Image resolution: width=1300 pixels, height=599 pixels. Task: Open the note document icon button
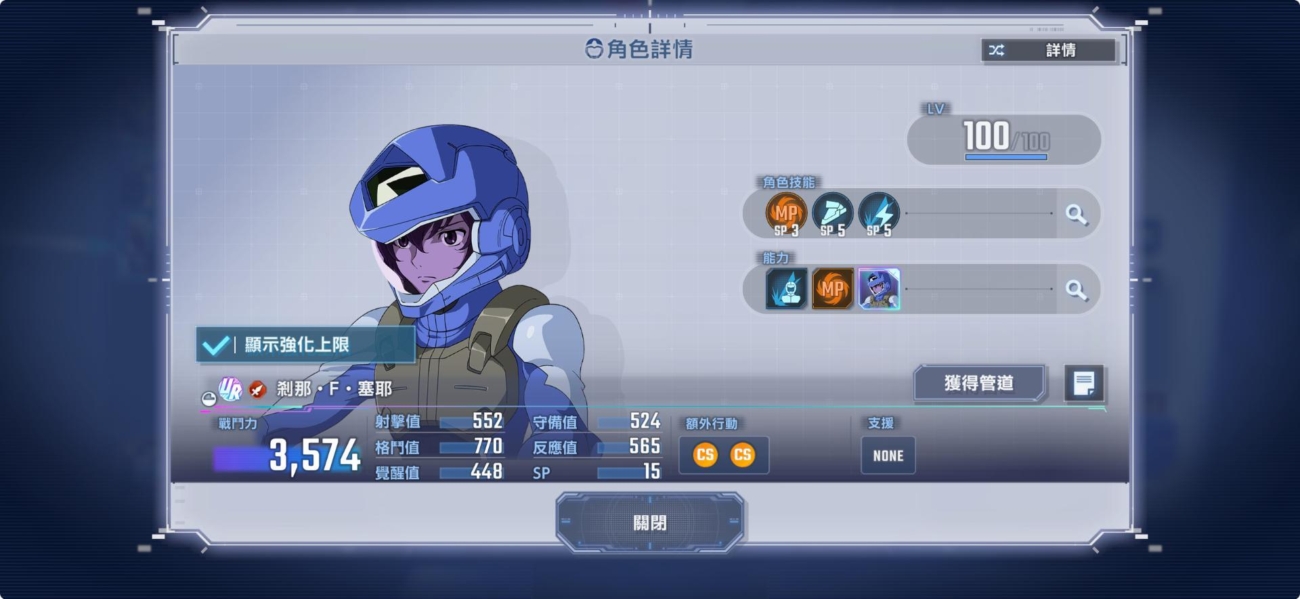point(1084,383)
